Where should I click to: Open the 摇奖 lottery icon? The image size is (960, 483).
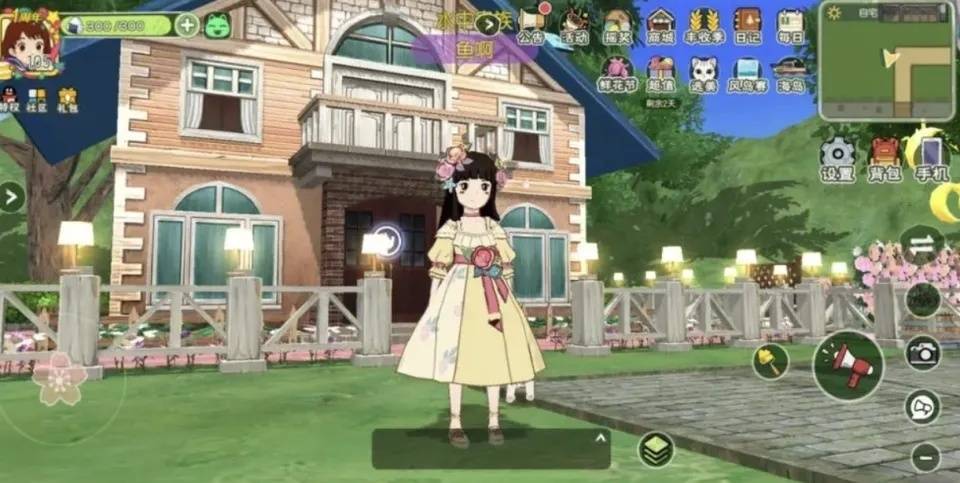click(617, 23)
